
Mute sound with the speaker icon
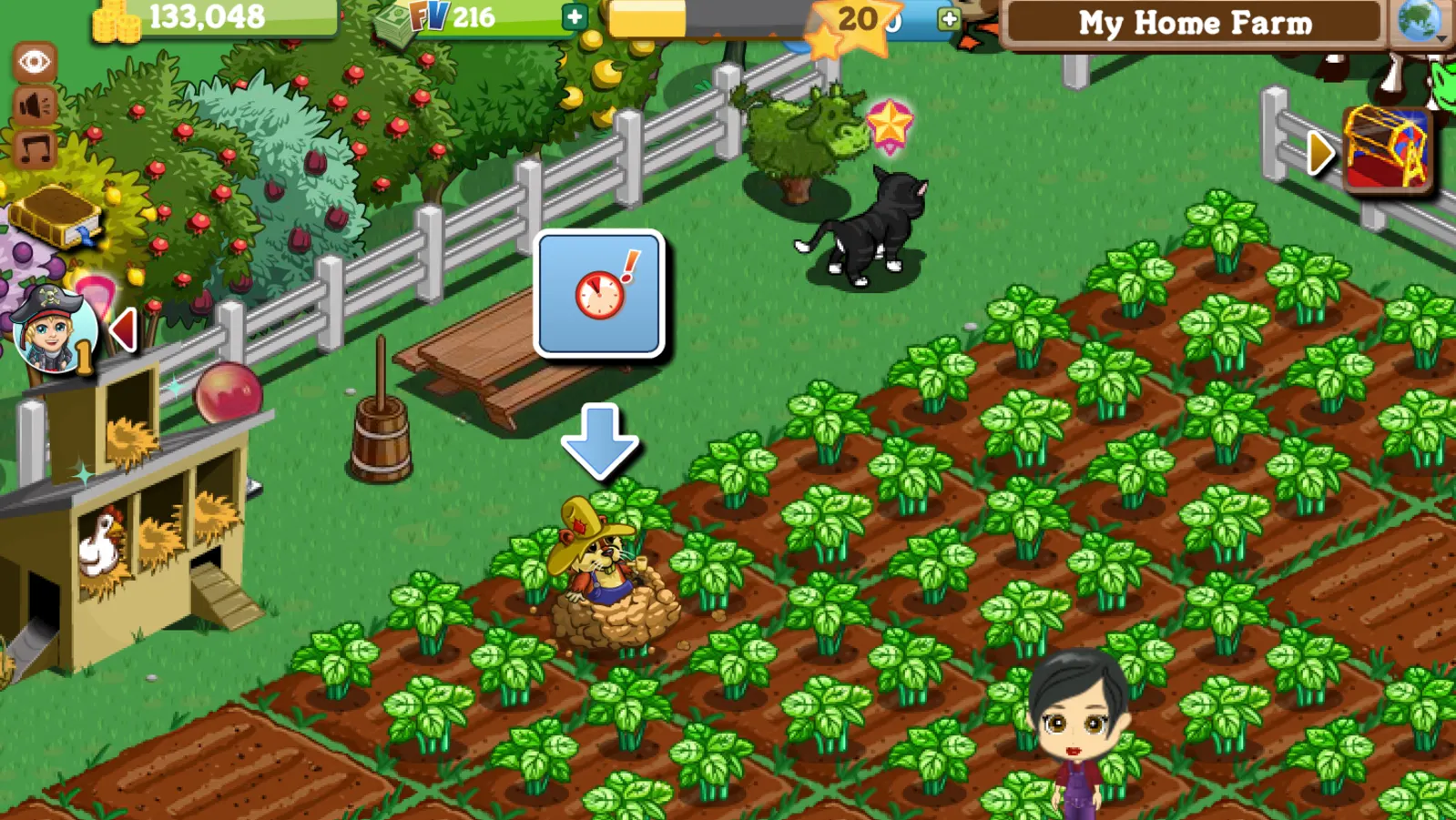click(35, 106)
